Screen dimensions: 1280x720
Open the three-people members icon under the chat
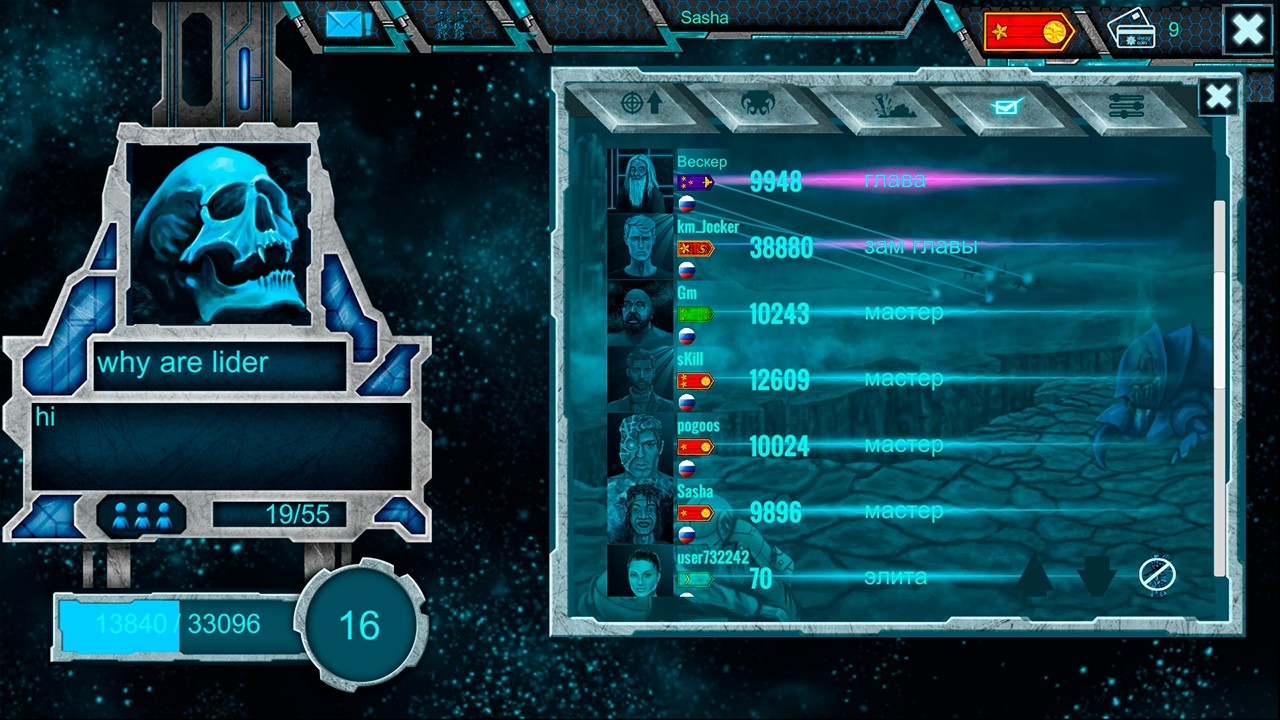[x=143, y=514]
